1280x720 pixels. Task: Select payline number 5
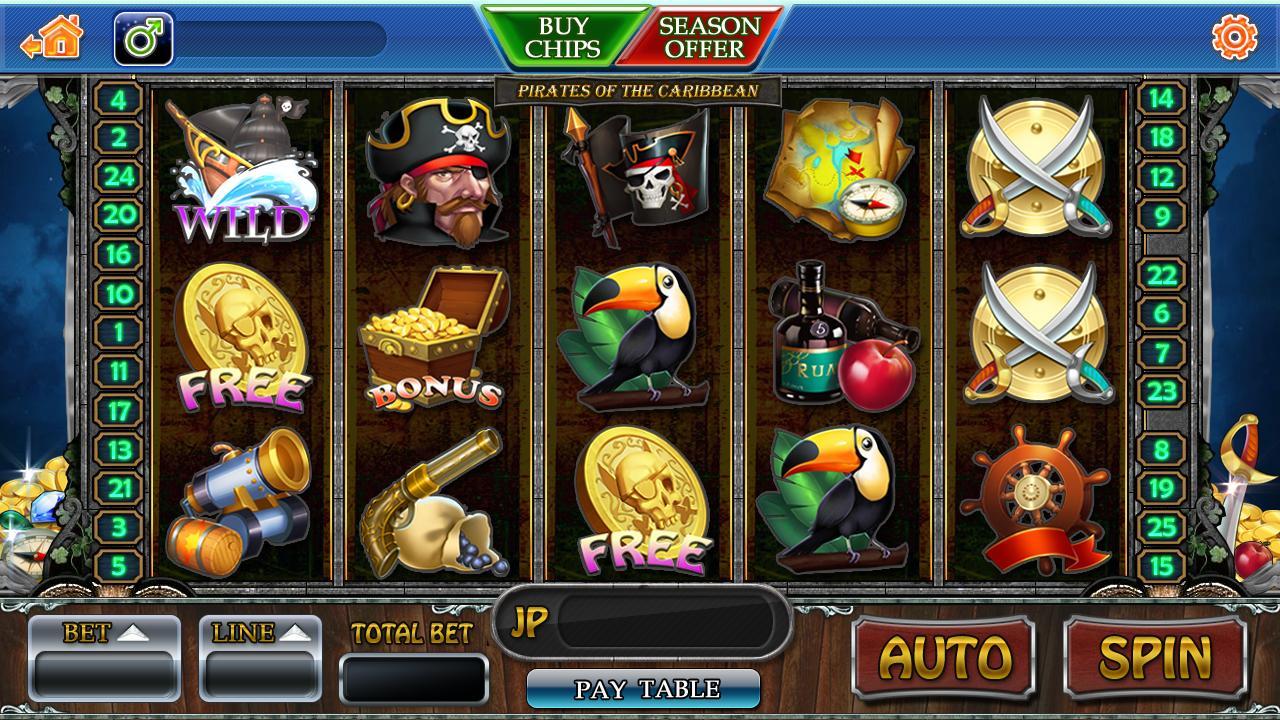(x=119, y=567)
